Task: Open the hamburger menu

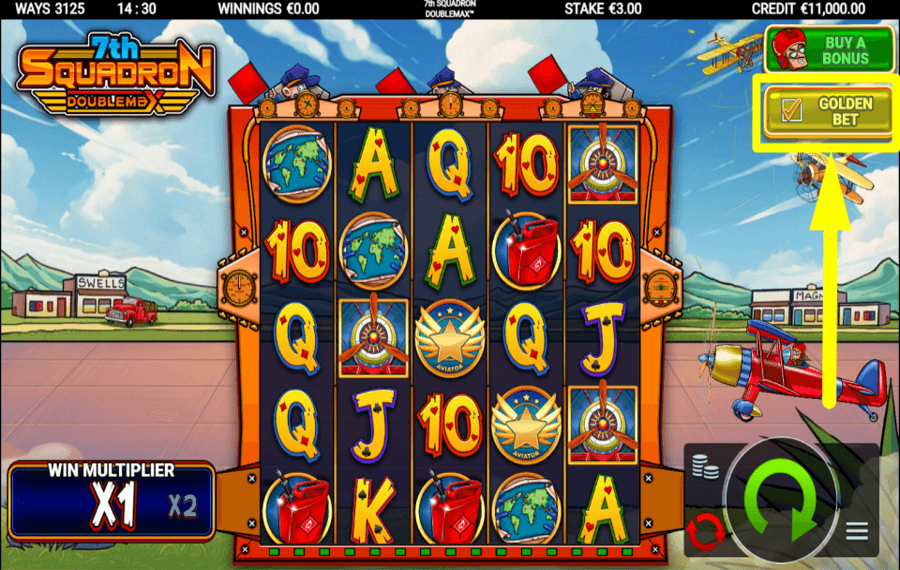Action: click(x=858, y=531)
